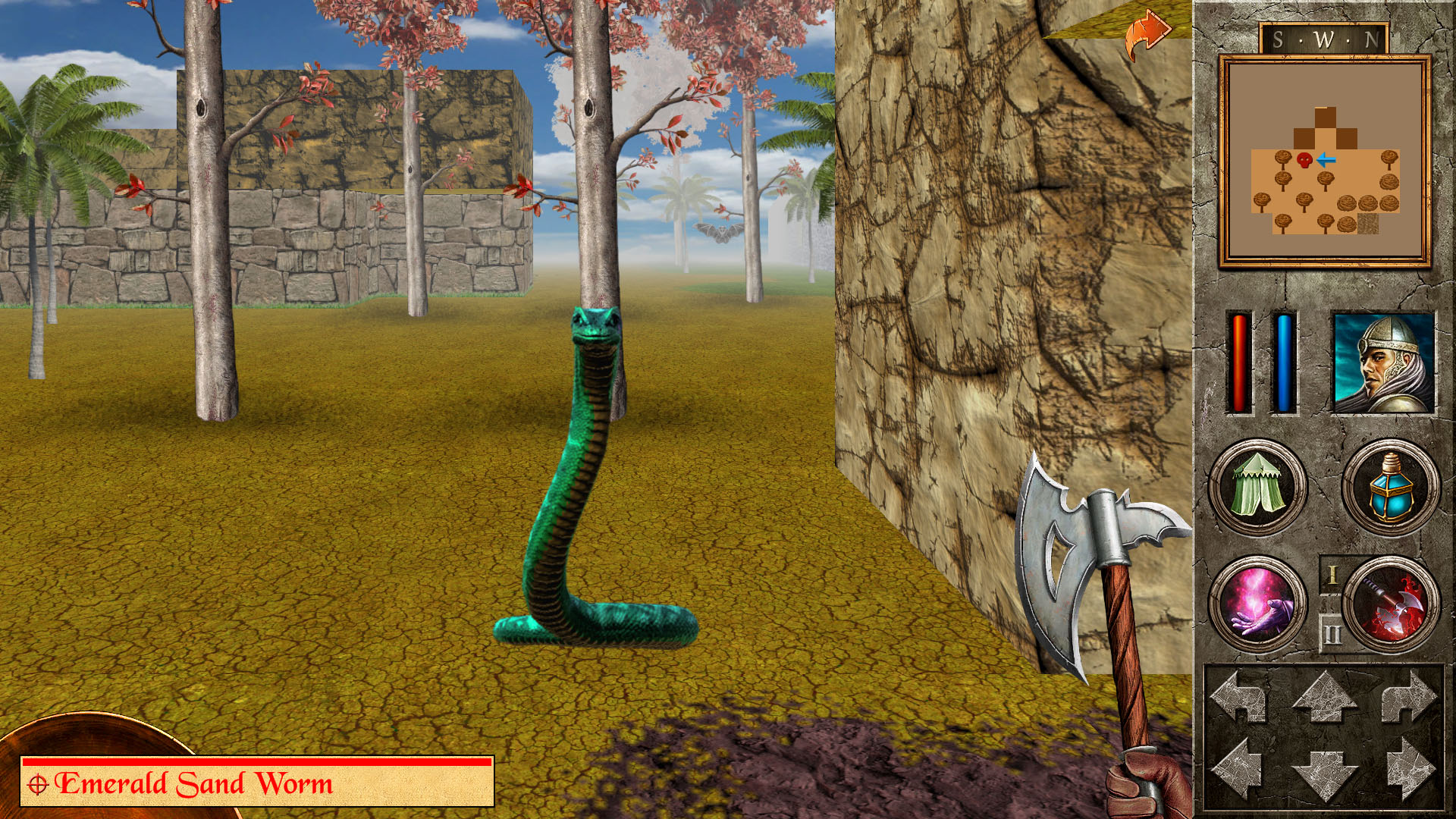Screen dimensions: 1456x819
Task: Attack with the red axe icon
Action: pyautogui.click(x=1392, y=604)
